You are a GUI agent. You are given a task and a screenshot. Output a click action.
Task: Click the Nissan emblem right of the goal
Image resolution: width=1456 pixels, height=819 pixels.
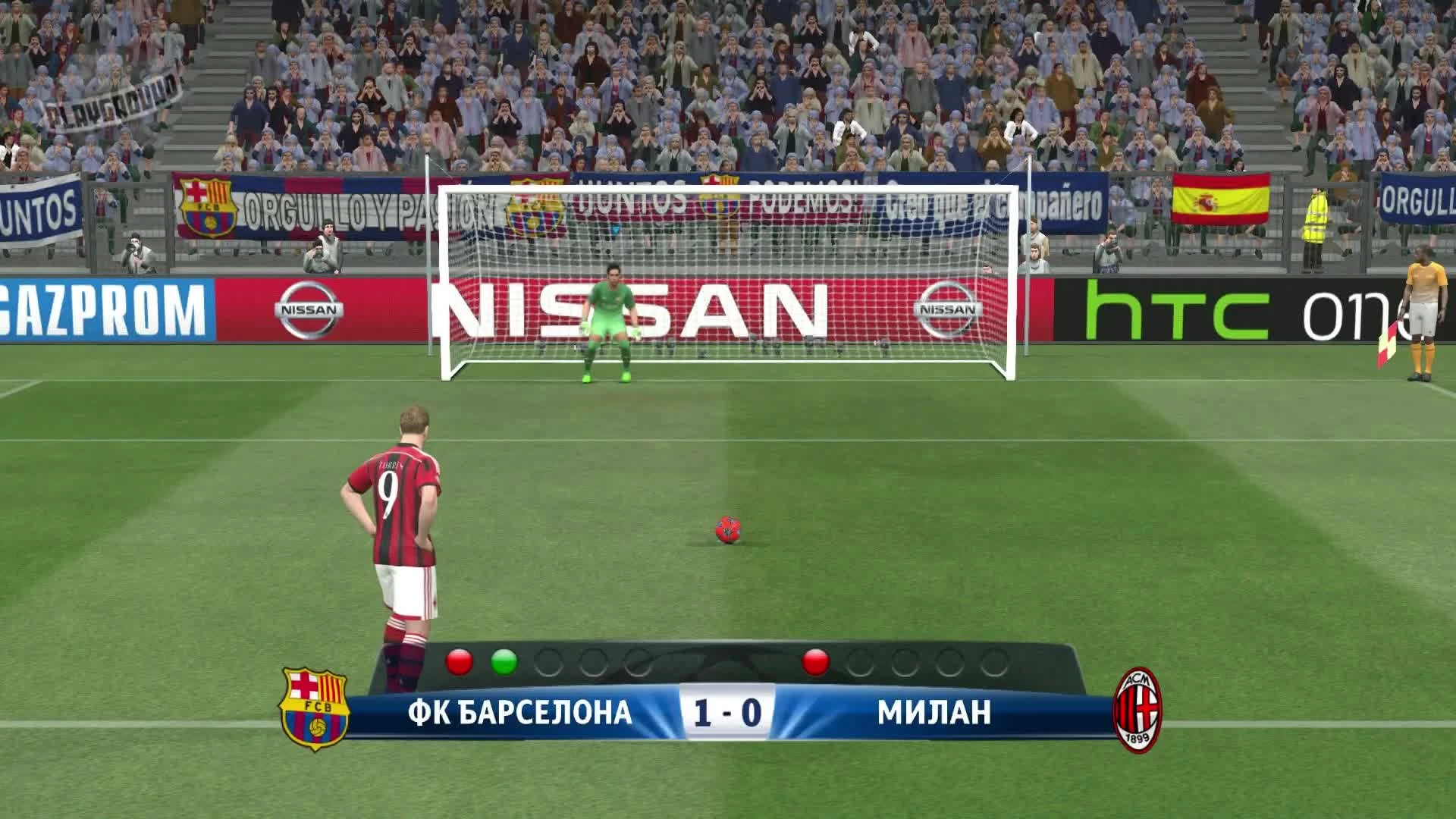pos(946,307)
